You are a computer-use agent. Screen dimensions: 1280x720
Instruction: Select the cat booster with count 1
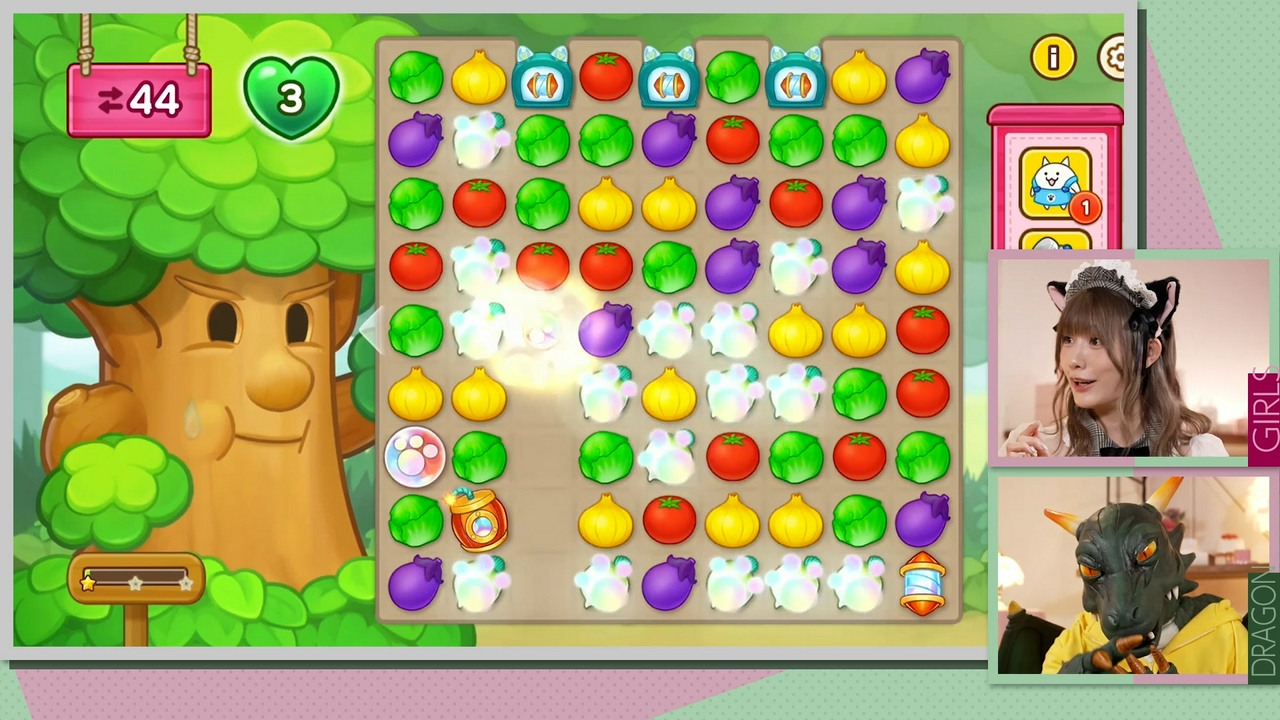point(1054,184)
